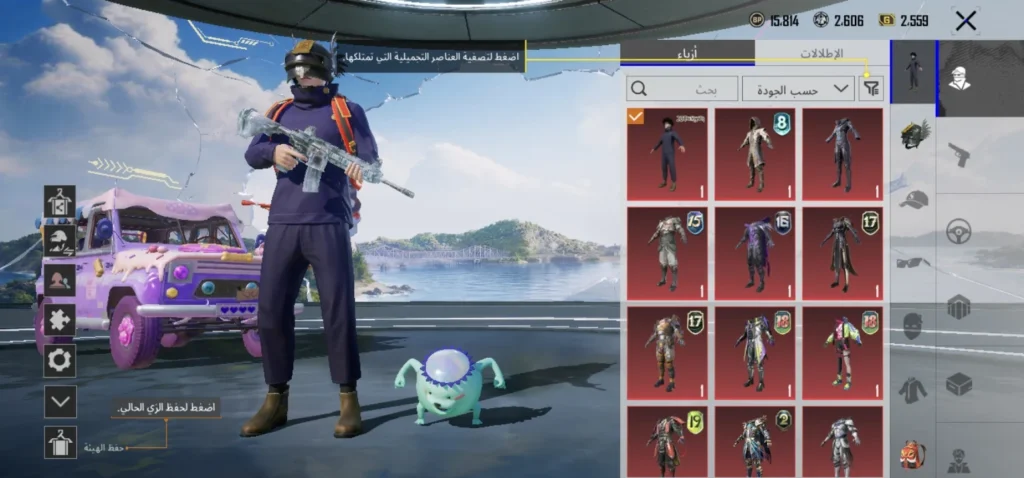The width and height of the screenshot is (1024, 478).
Task: Save the current outfit with حفظ الهيئة
Action: [60, 442]
